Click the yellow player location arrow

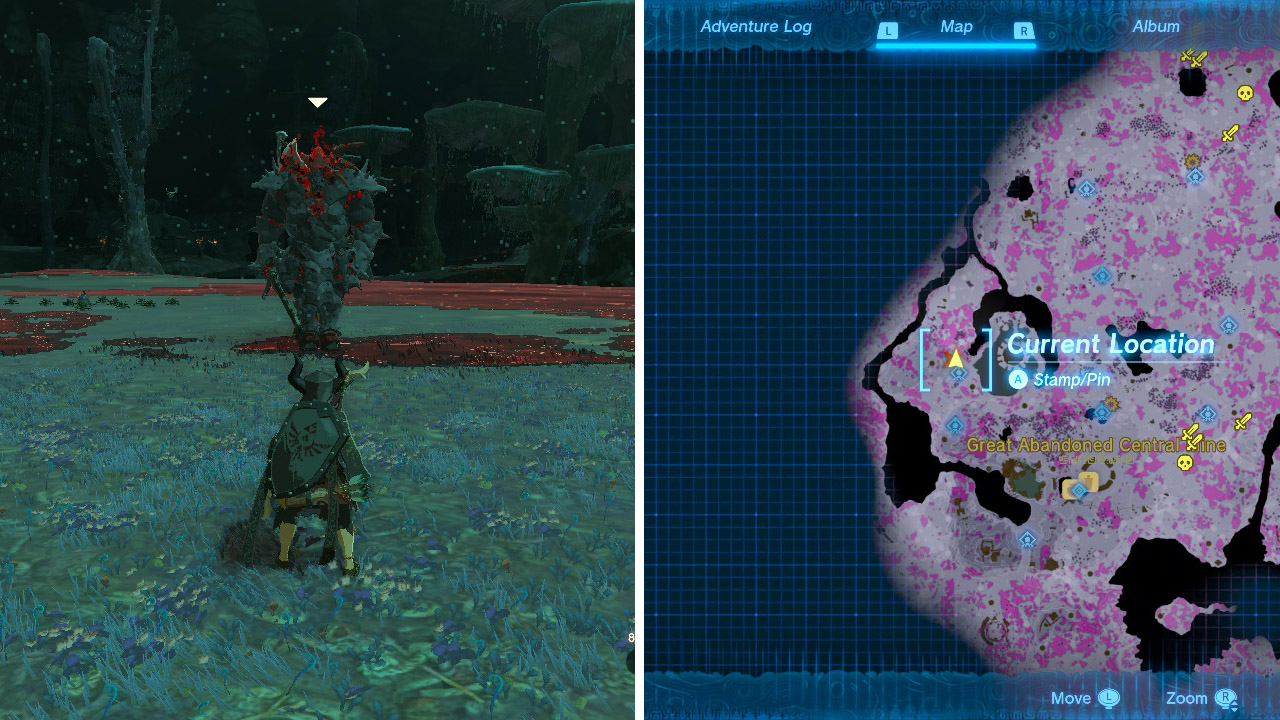(x=955, y=359)
